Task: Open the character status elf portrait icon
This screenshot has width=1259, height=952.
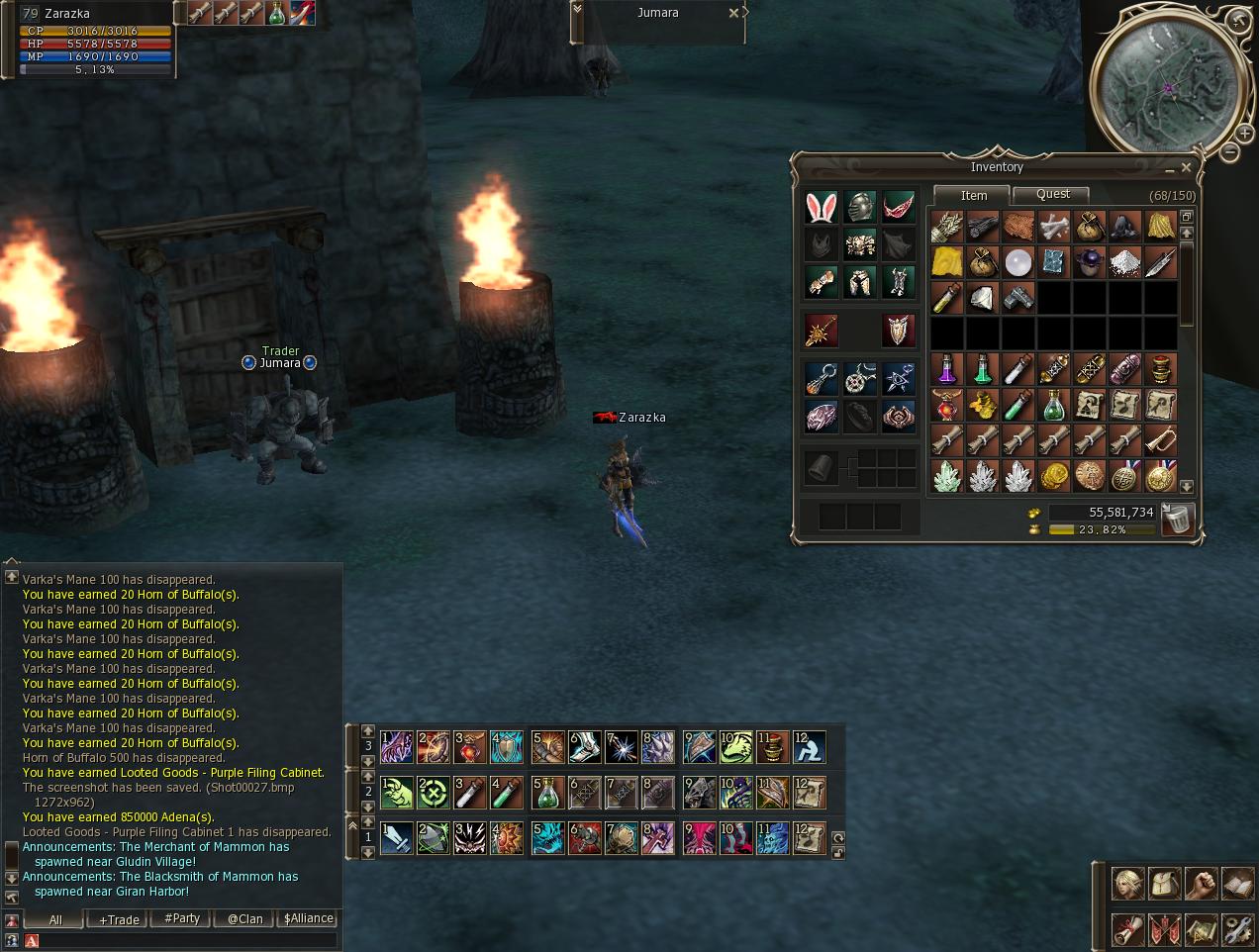Action: pyautogui.click(x=1129, y=884)
